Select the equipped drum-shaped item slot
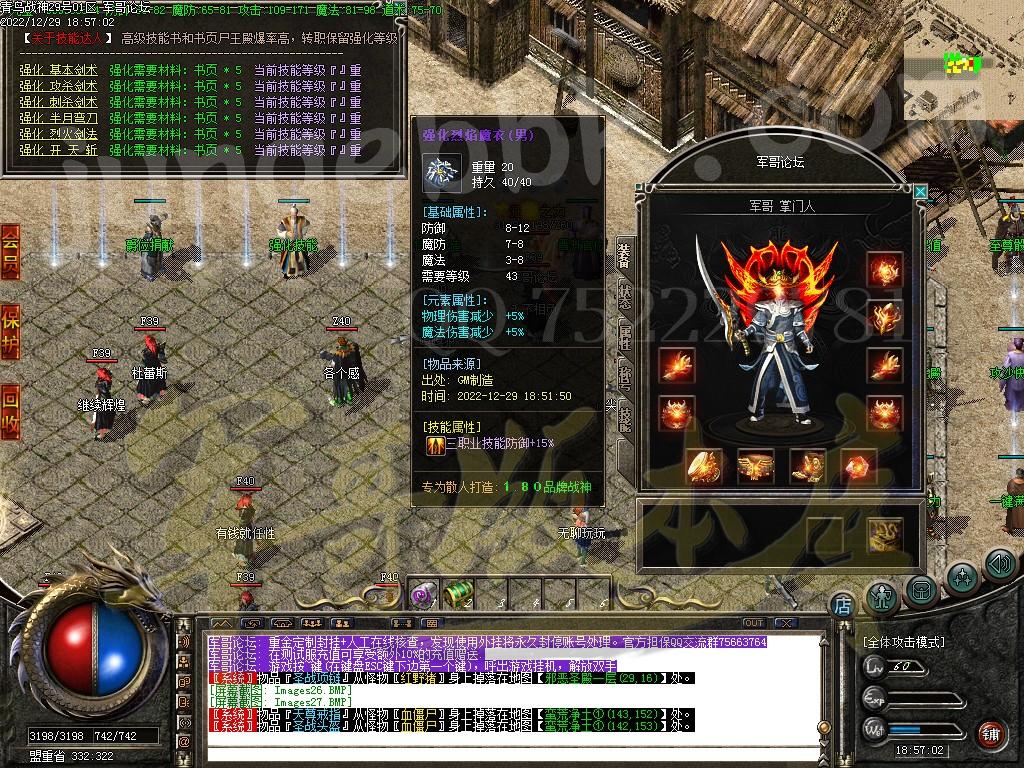The height and width of the screenshot is (768, 1024). coord(756,466)
